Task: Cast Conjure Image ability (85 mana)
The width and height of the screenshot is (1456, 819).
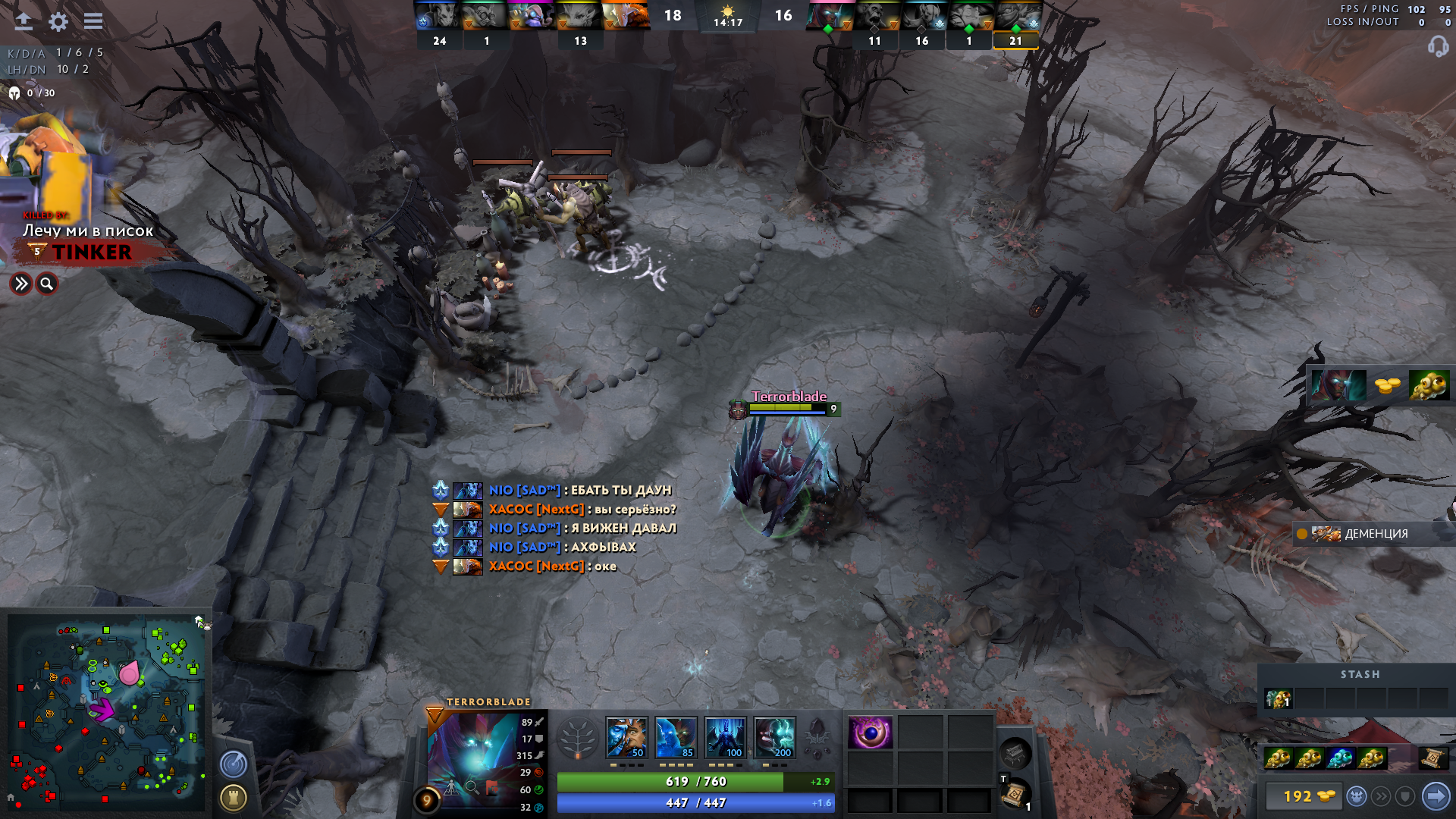Action: point(676,737)
